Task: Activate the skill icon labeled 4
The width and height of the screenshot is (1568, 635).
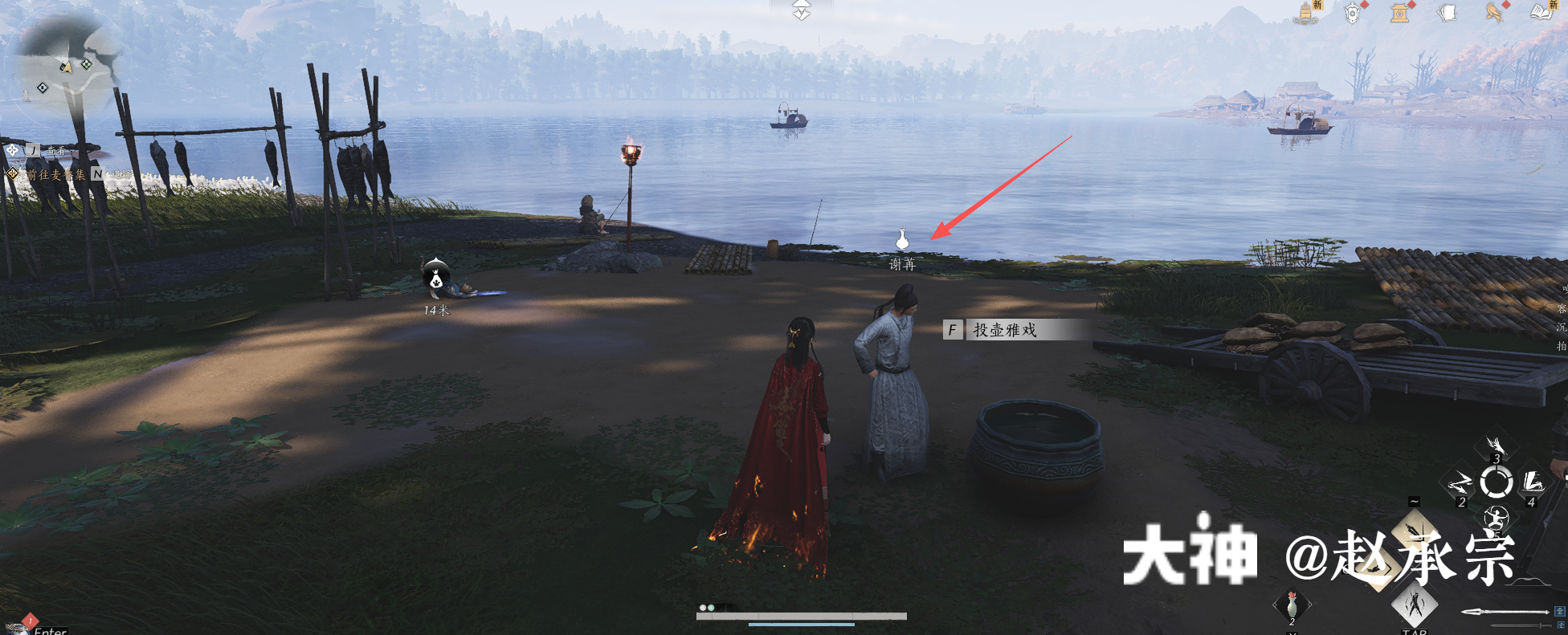Action: coord(1533,483)
